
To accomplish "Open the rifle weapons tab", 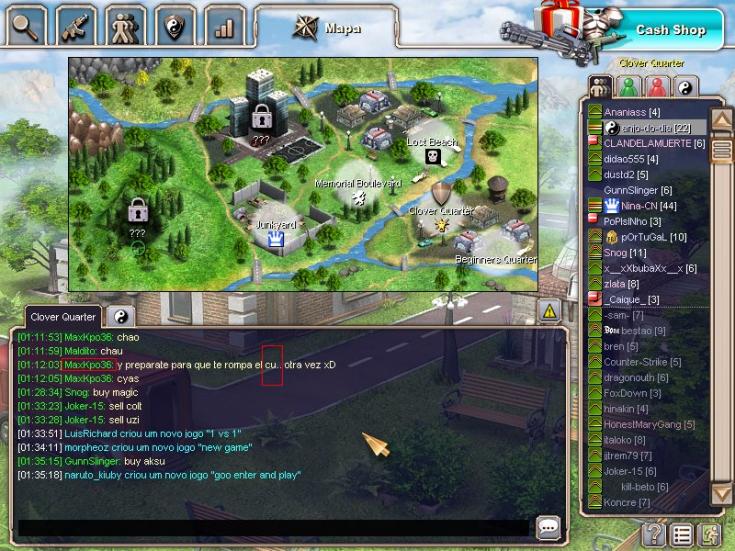I will pyautogui.click(x=77, y=26).
